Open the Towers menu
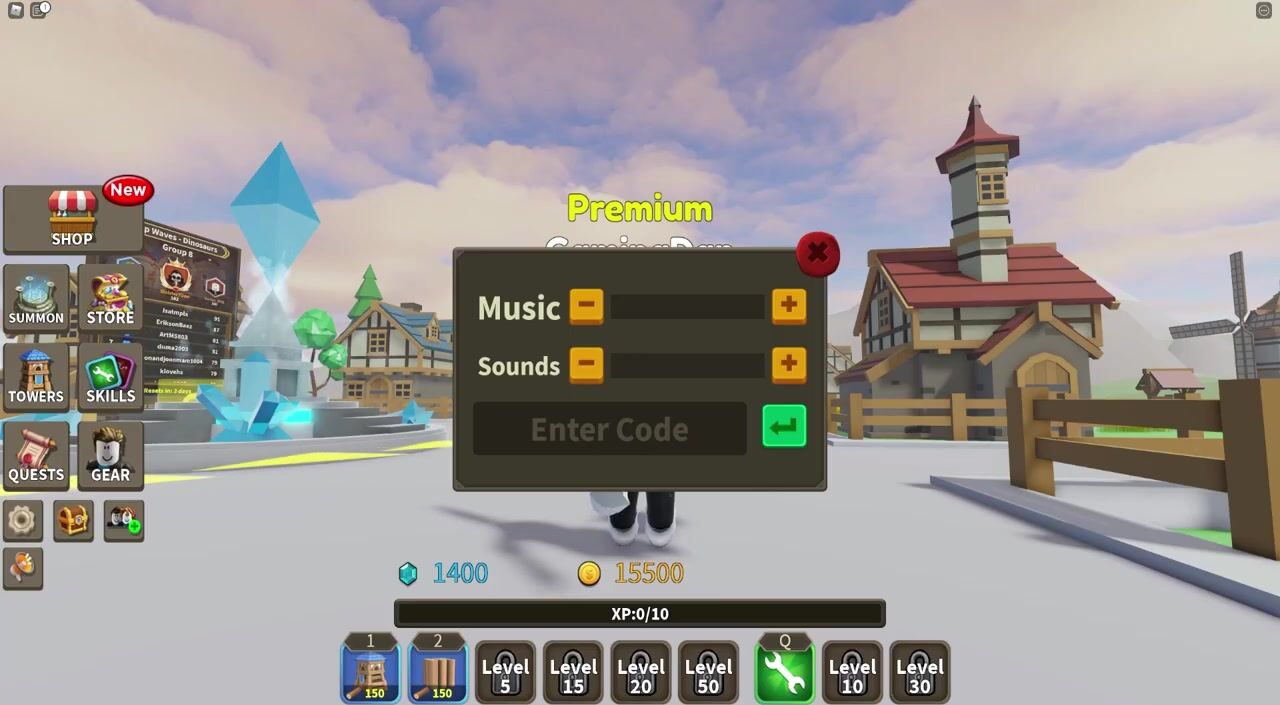Viewport: 1280px width, 705px height. (36, 377)
